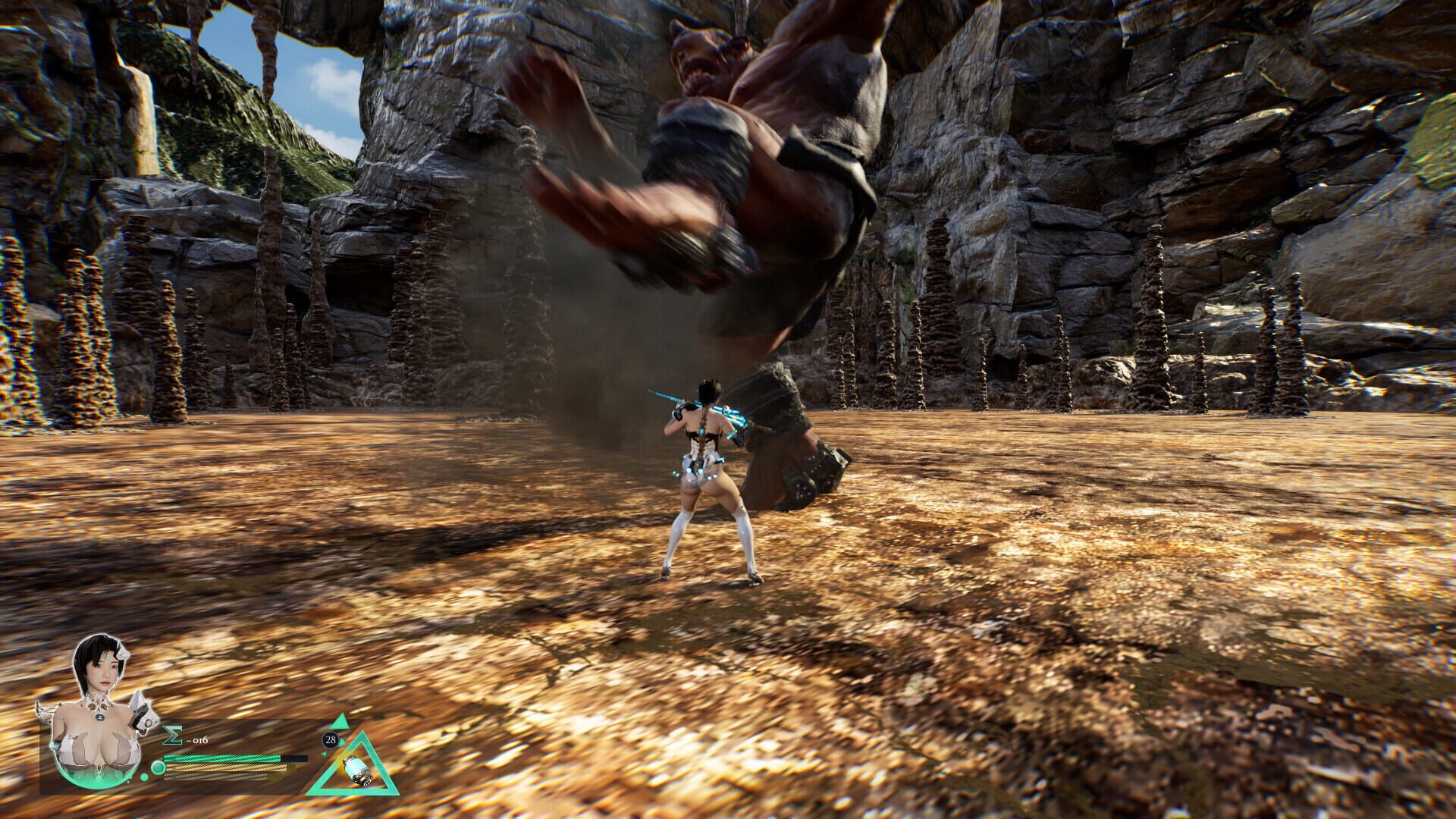Click the gem emblem on the character's necklace portrait
This screenshot has height=819, width=1456.
100,717
